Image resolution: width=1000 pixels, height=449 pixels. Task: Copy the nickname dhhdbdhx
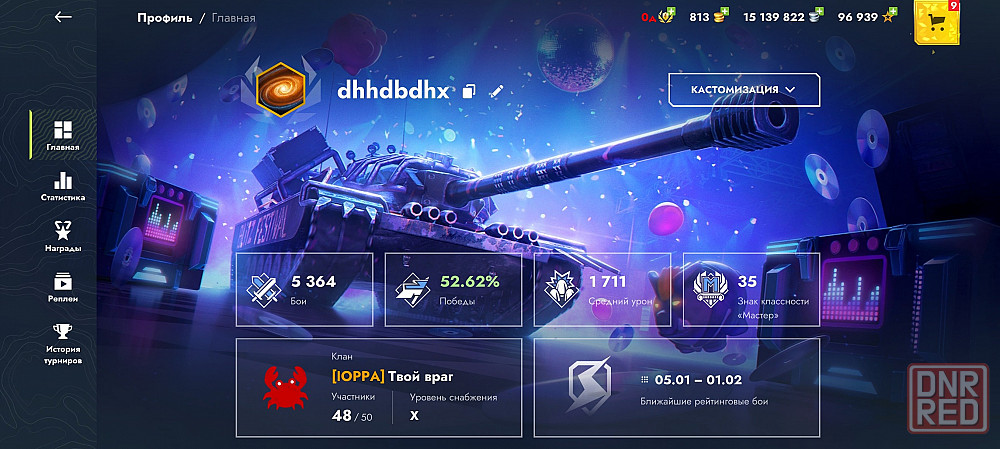(x=470, y=91)
